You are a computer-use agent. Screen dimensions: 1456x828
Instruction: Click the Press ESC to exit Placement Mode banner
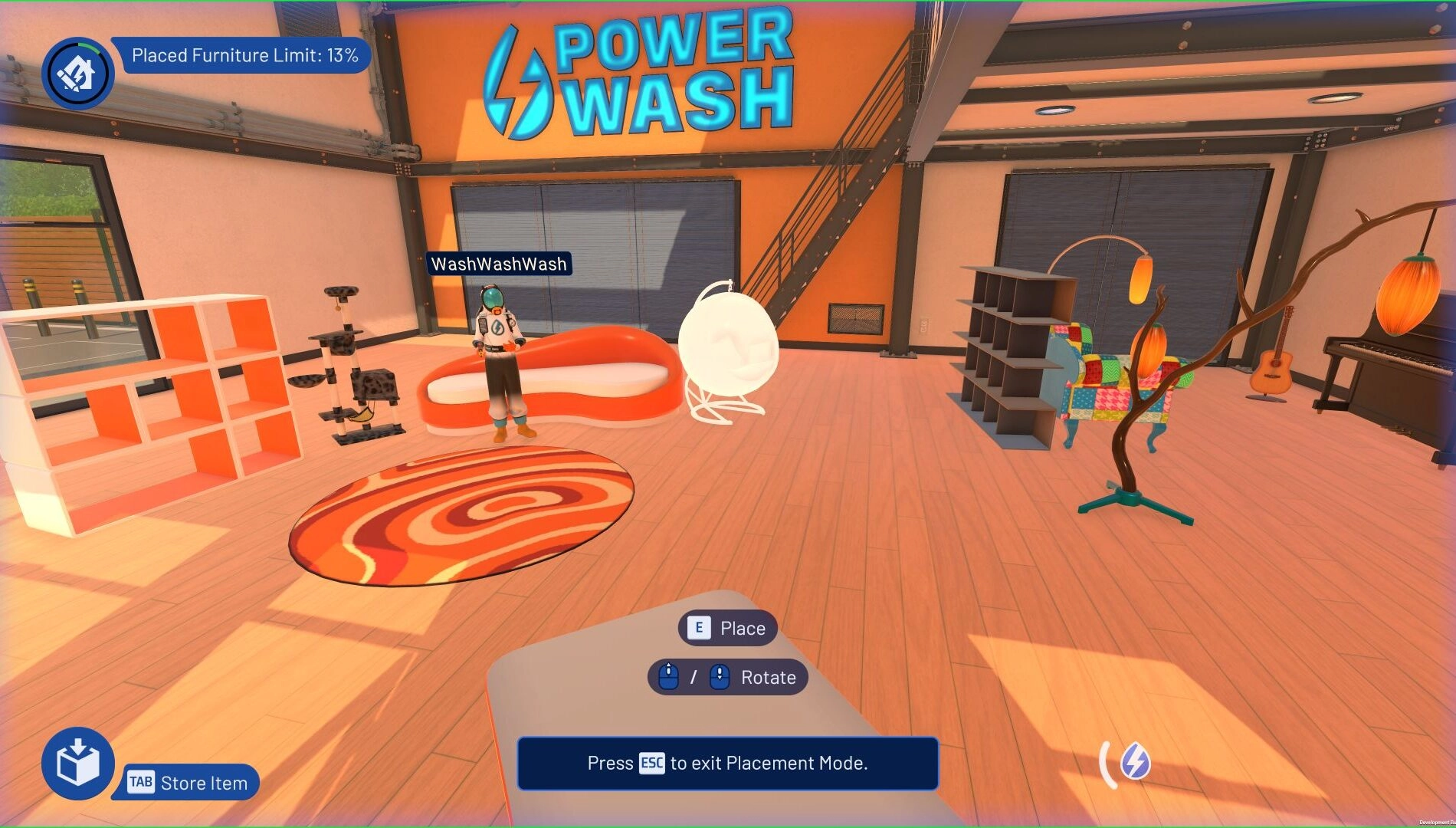pyautogui.click(x=728, y=764)
